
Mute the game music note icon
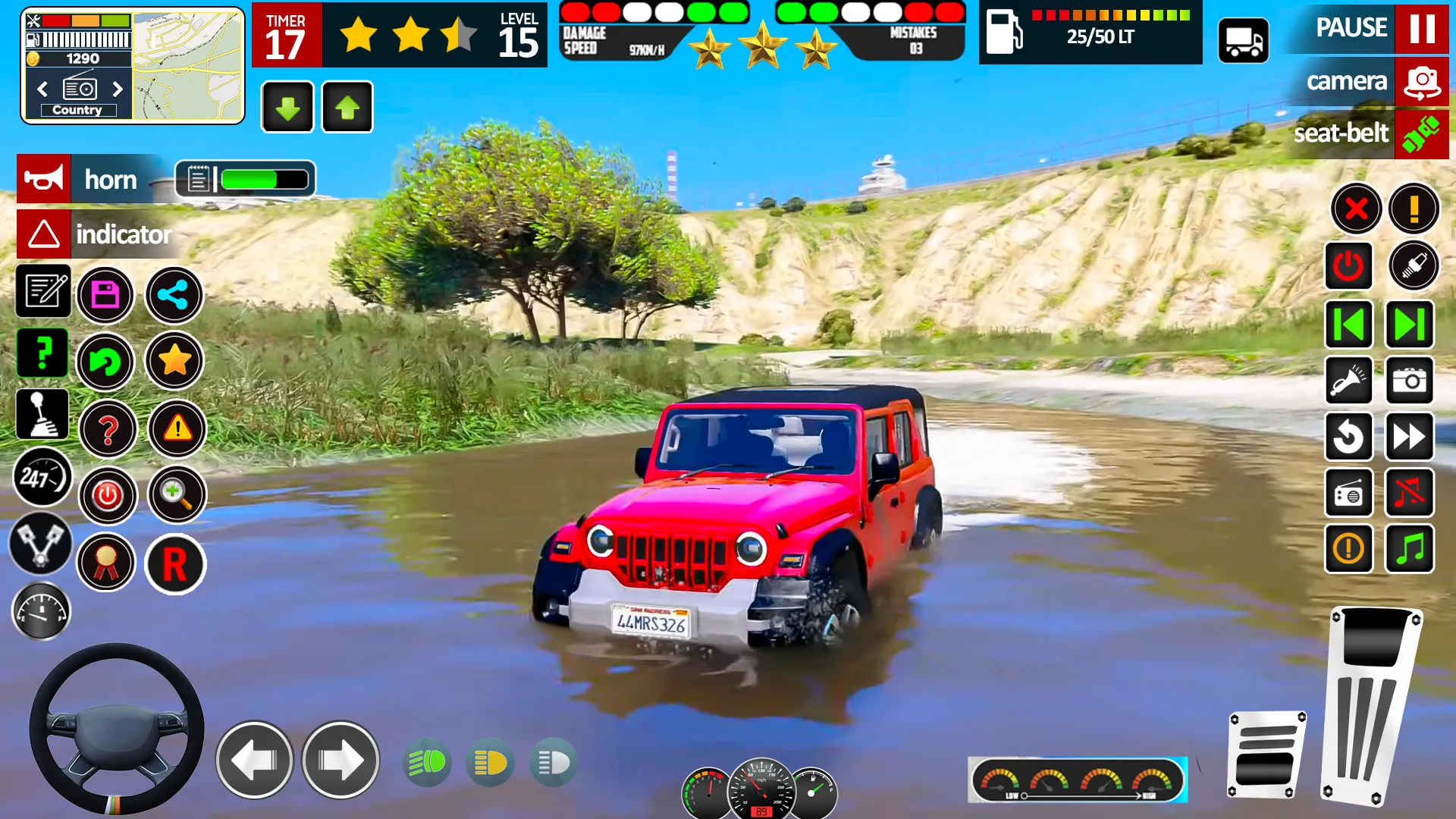point(1409,493)
